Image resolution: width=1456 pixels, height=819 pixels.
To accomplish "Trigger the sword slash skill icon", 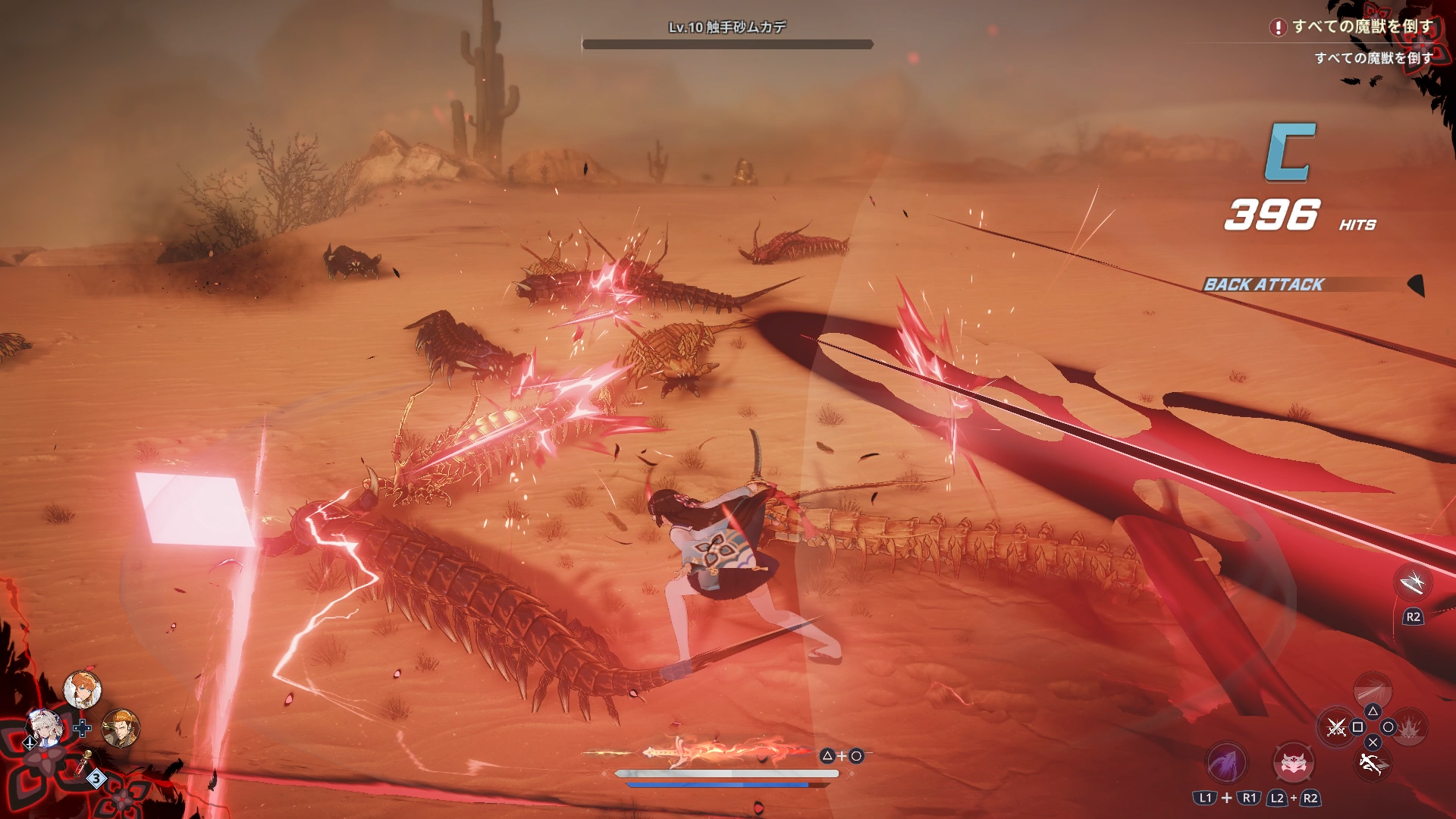I will tap(1373, 689).
